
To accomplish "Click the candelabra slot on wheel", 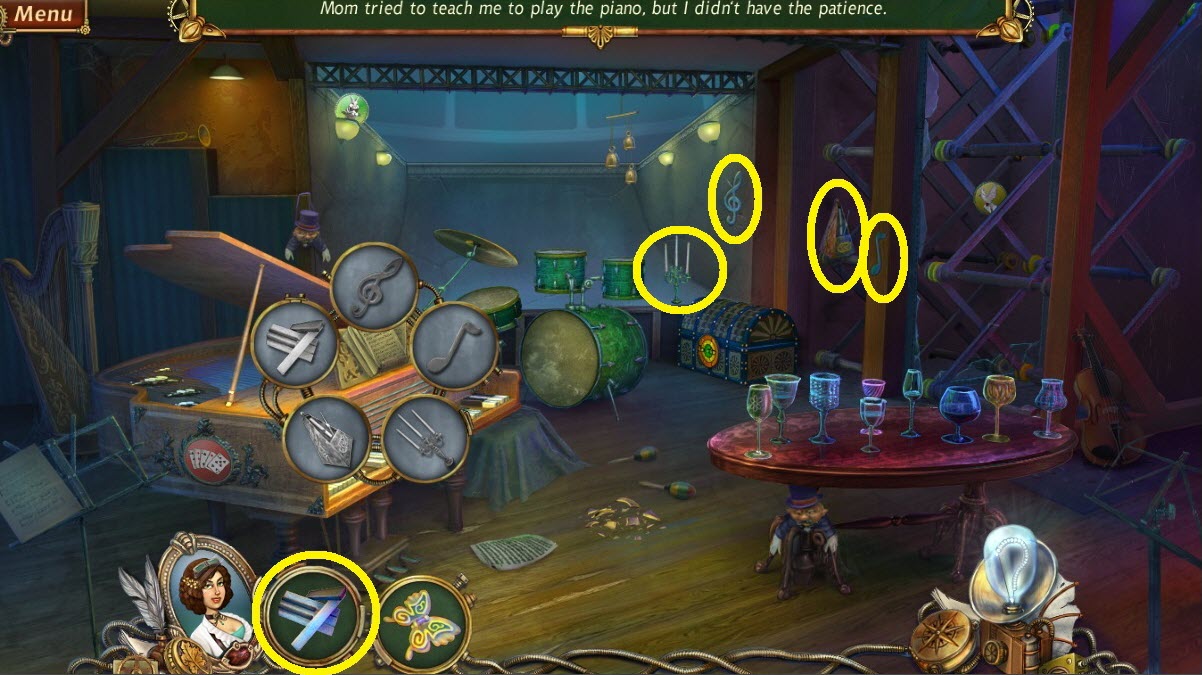I will (426, 439).
